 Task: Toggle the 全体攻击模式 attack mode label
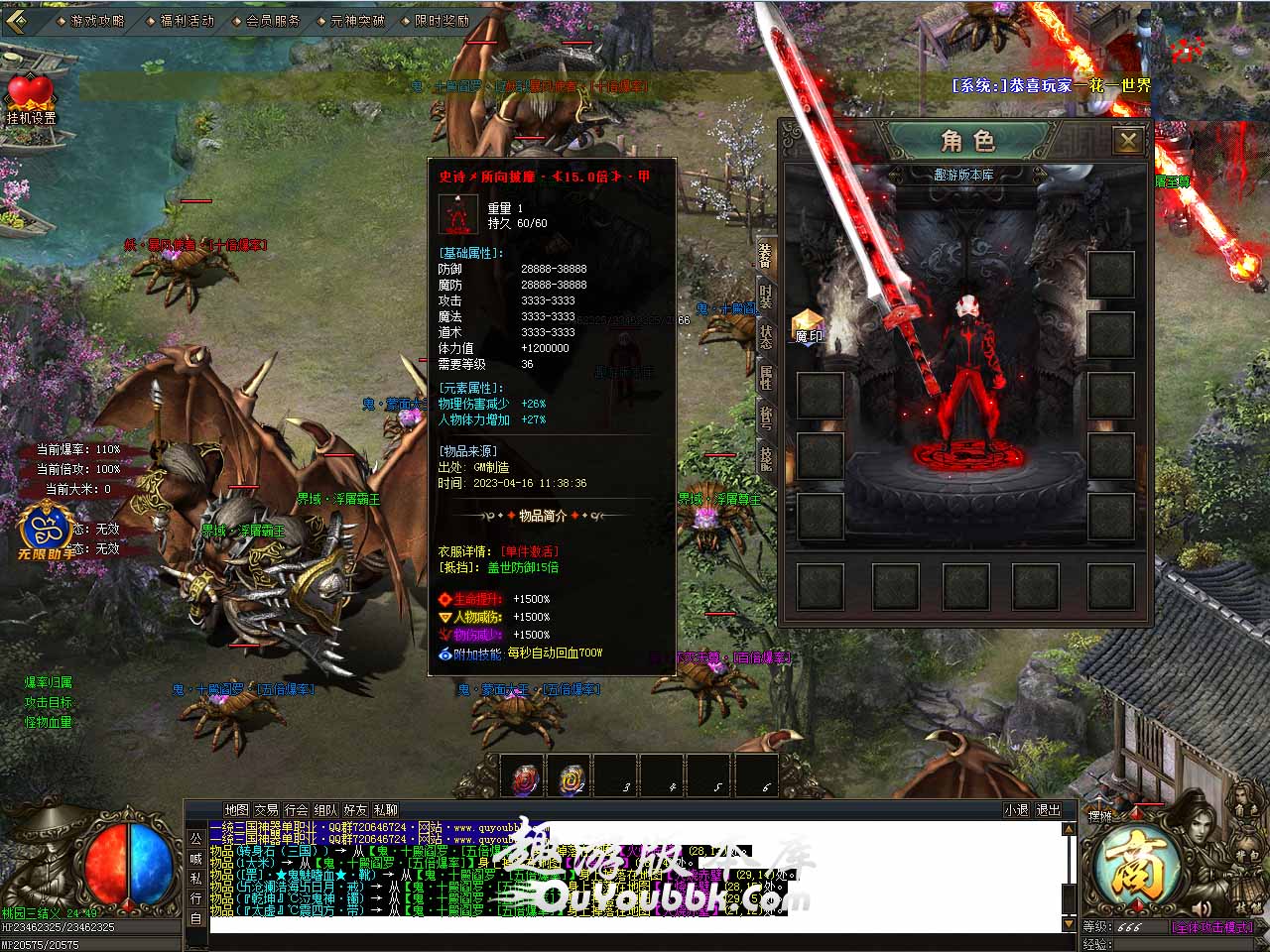pos(1212,928)
